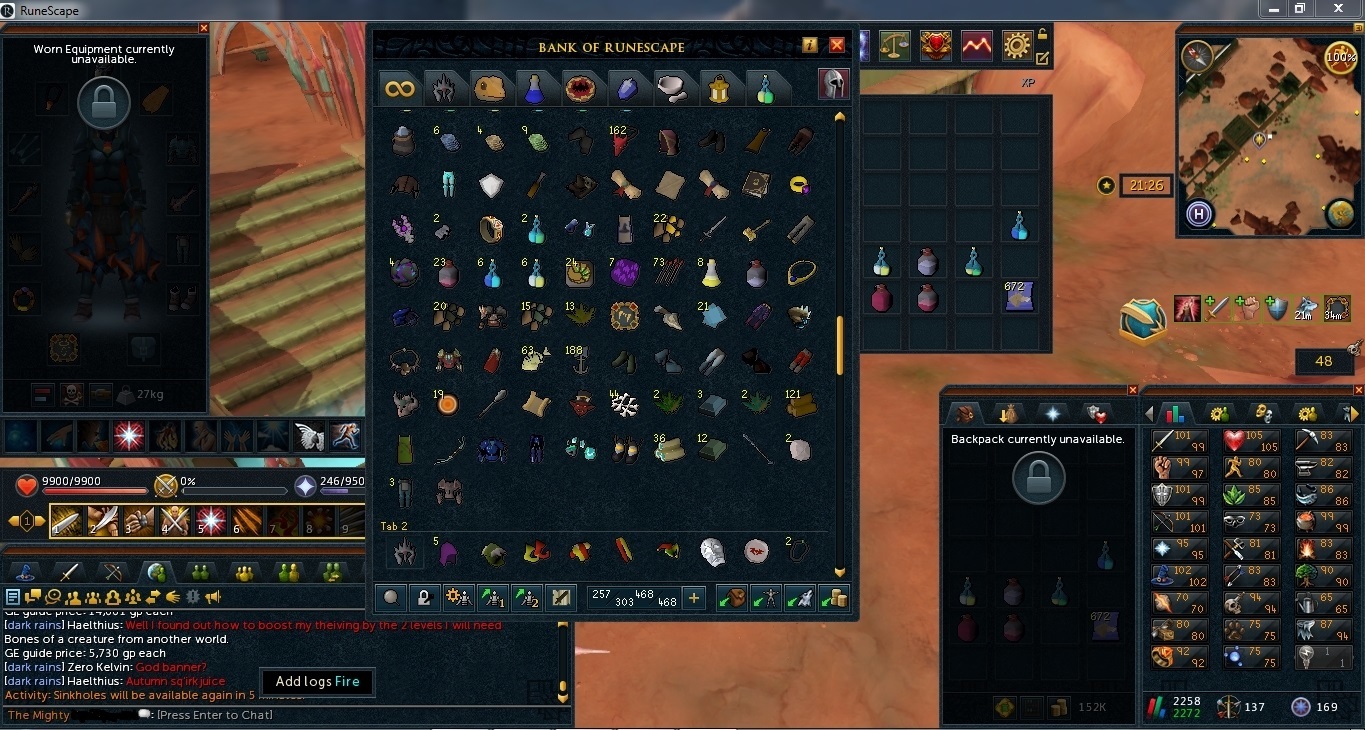Load equipment Preset 1 from the bank
The width and height of the screenshot is (1365, 730).
491,597
